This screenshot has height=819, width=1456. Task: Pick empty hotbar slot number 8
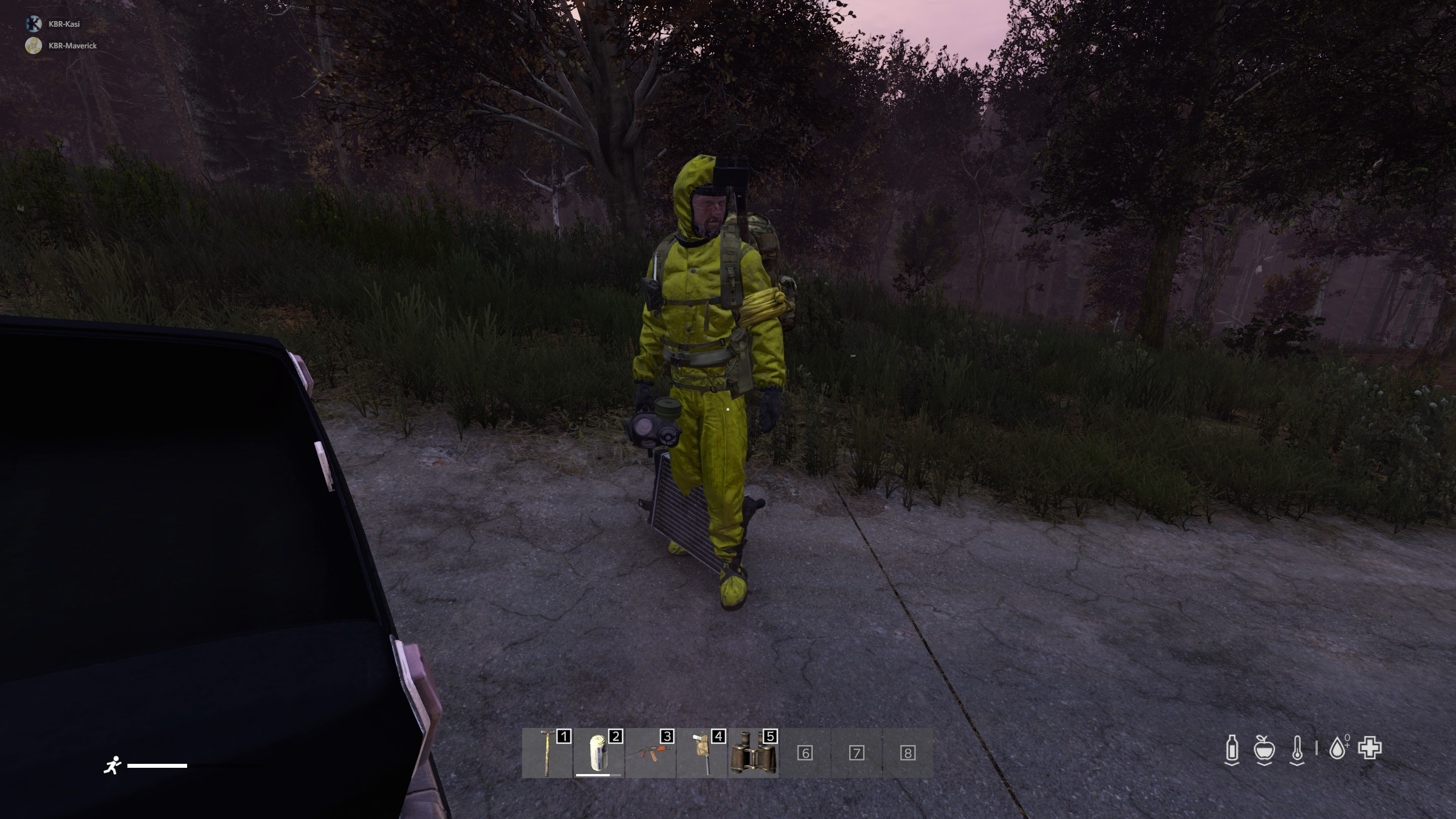[x=907, y=753]
